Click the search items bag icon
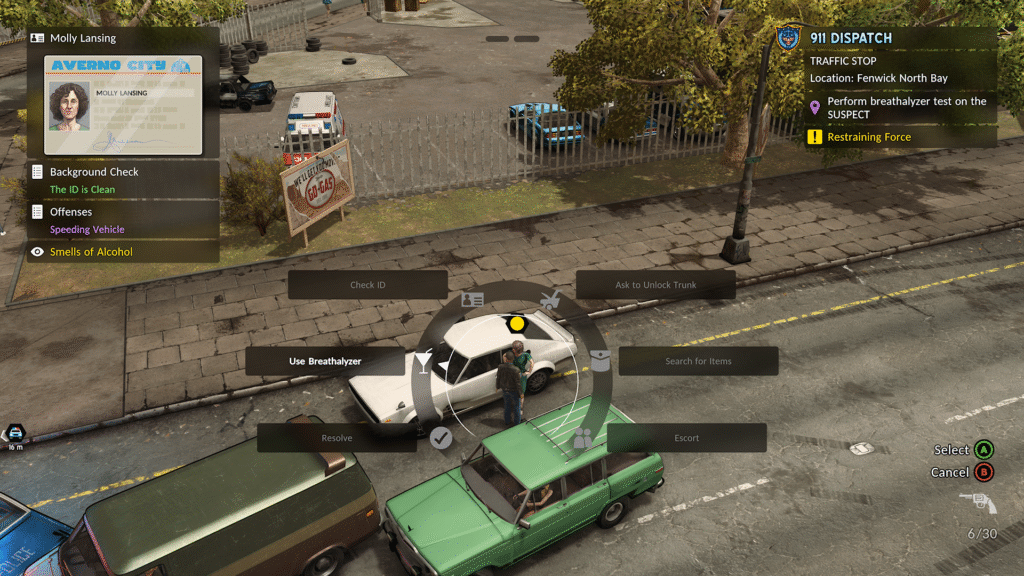1024x576 pixels. [x=600, y=361]
